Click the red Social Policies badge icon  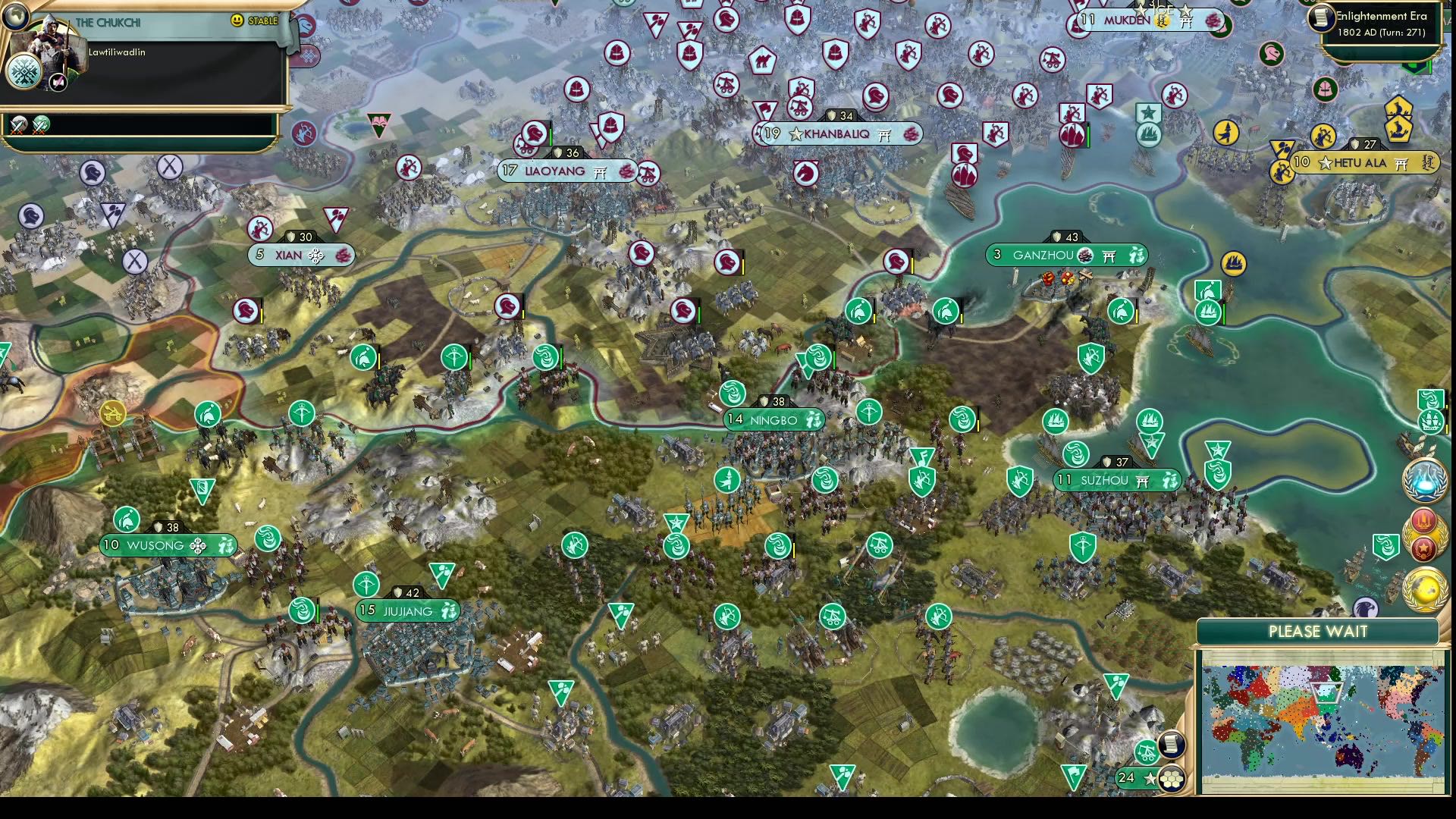click(x=1423, y=522)
